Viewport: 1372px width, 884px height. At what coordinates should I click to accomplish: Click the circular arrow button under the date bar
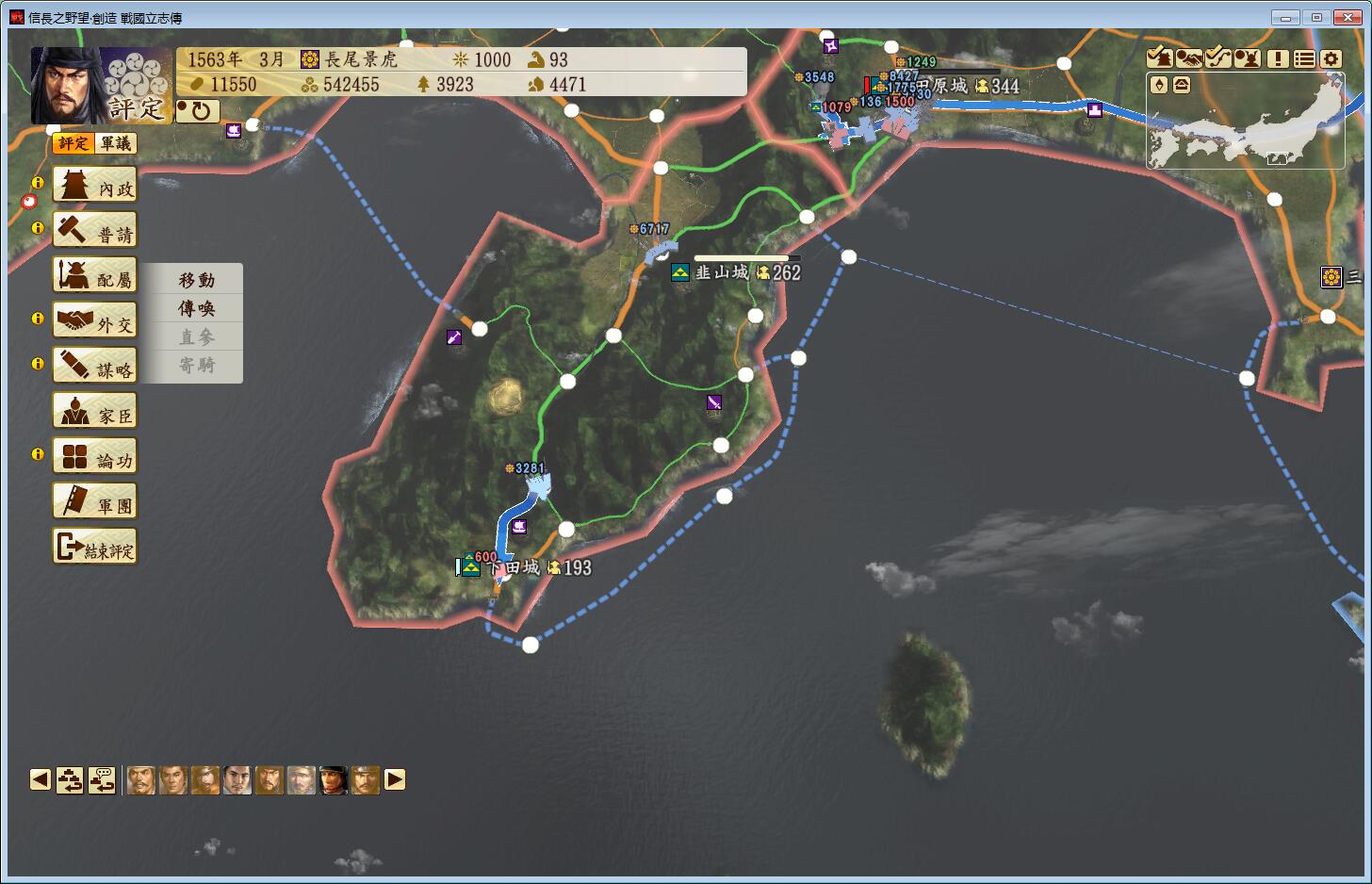(x=198, y=111)
